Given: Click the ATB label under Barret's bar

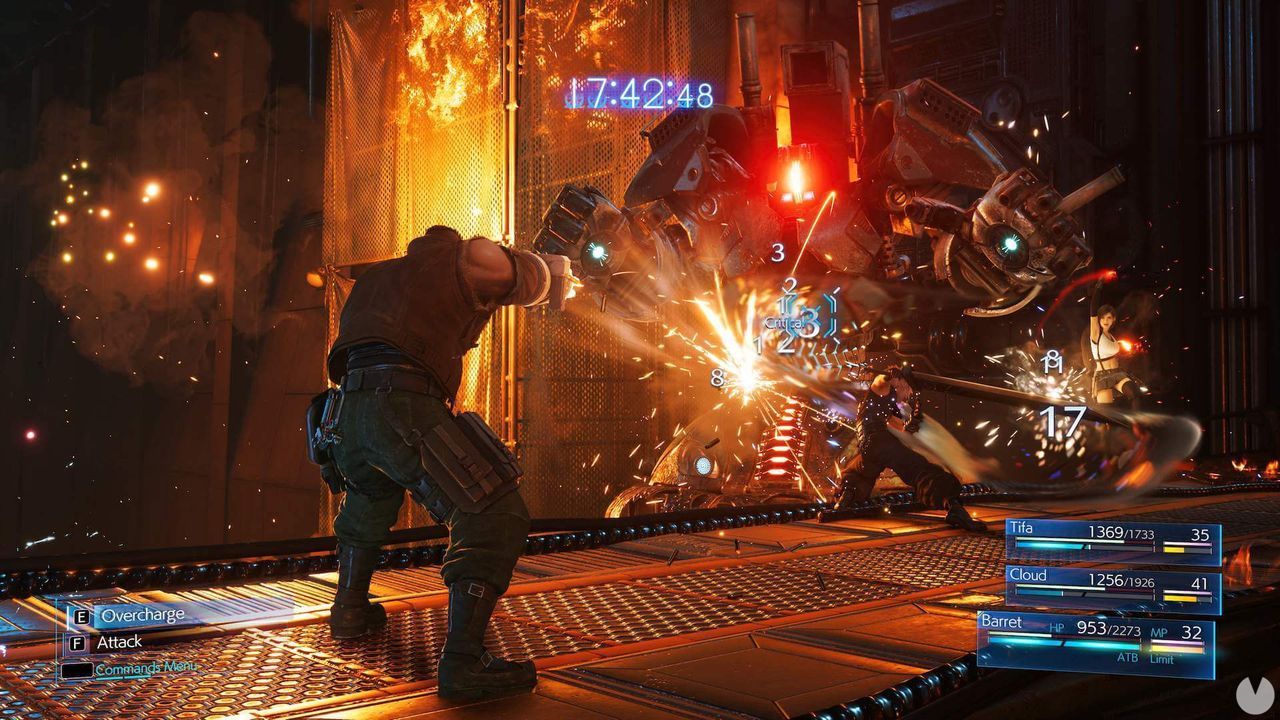Looking at the screenshot, I should [1128, 658].
